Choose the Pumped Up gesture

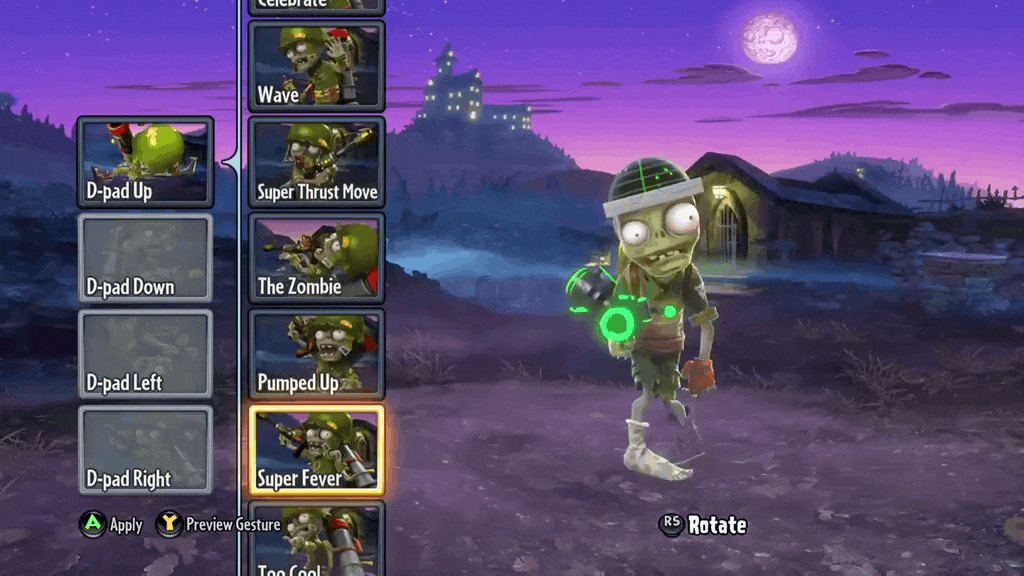[x=316, y=354]
